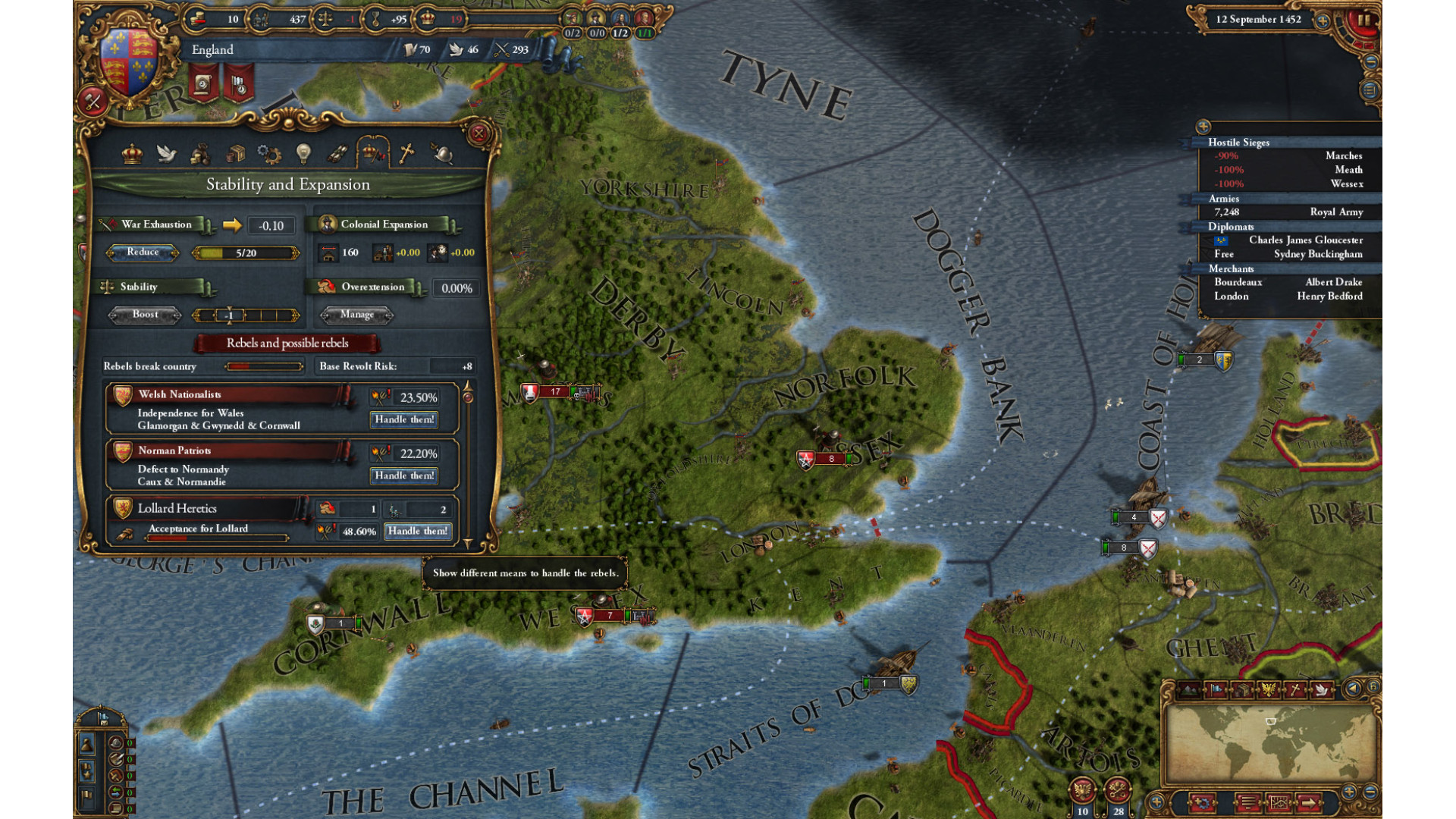
Task: Close the Stability and Expansion panel
Action: (x=479, y=134)
